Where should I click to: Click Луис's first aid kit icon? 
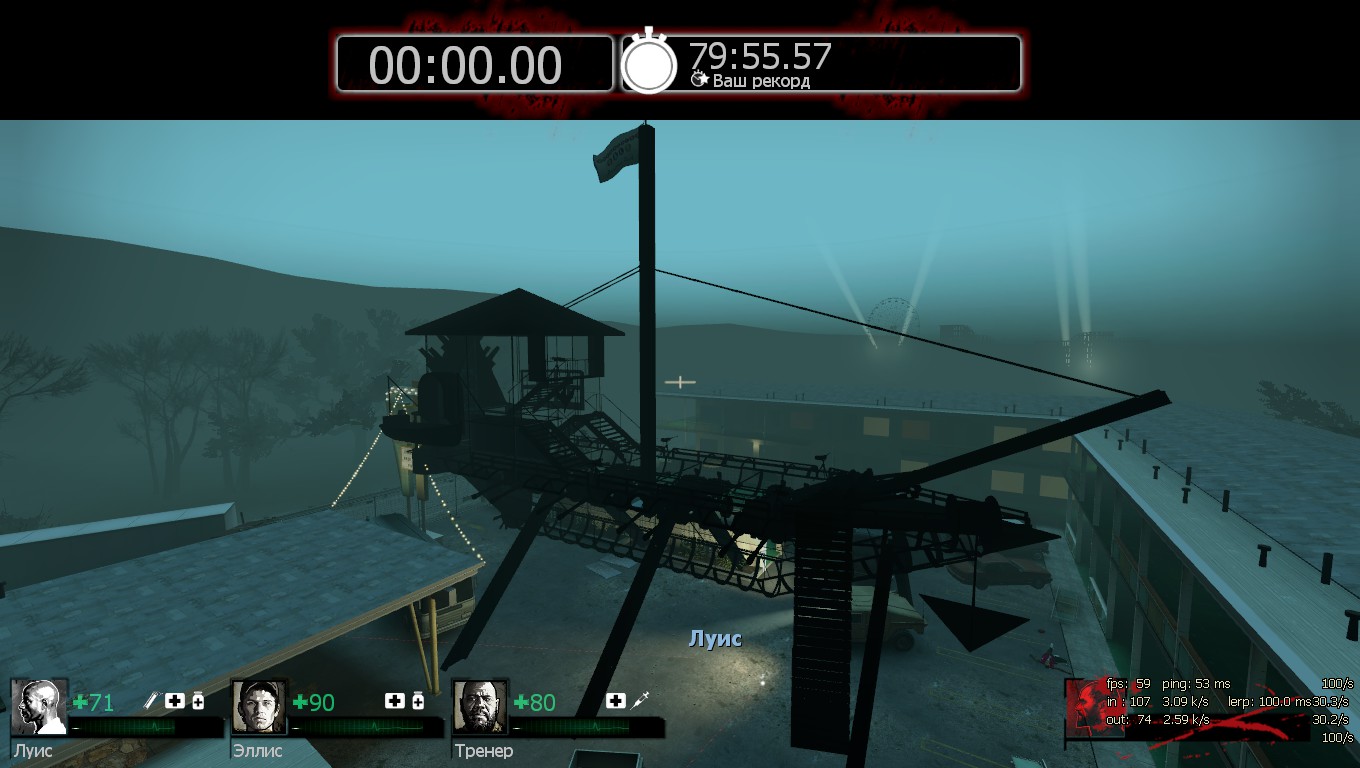[175, 701]
